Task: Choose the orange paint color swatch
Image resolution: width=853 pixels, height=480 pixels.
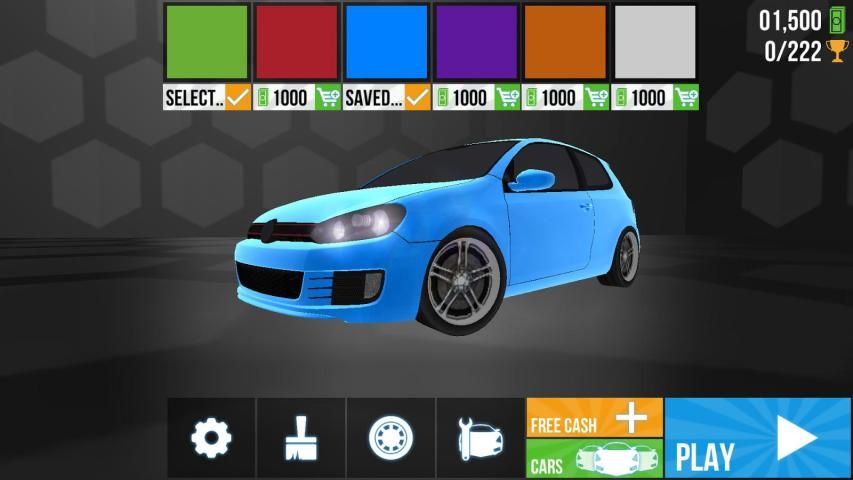Action: pos(565,42)
